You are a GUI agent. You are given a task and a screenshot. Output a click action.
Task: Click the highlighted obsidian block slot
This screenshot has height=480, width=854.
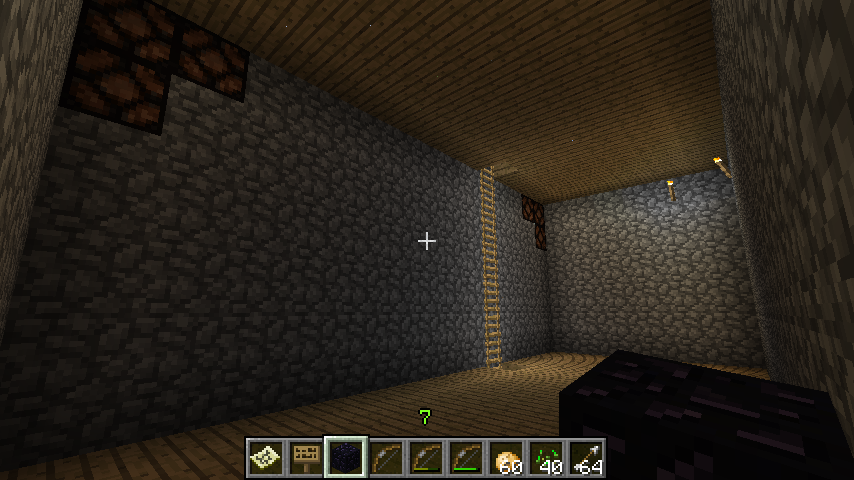[x=346, y=458]
